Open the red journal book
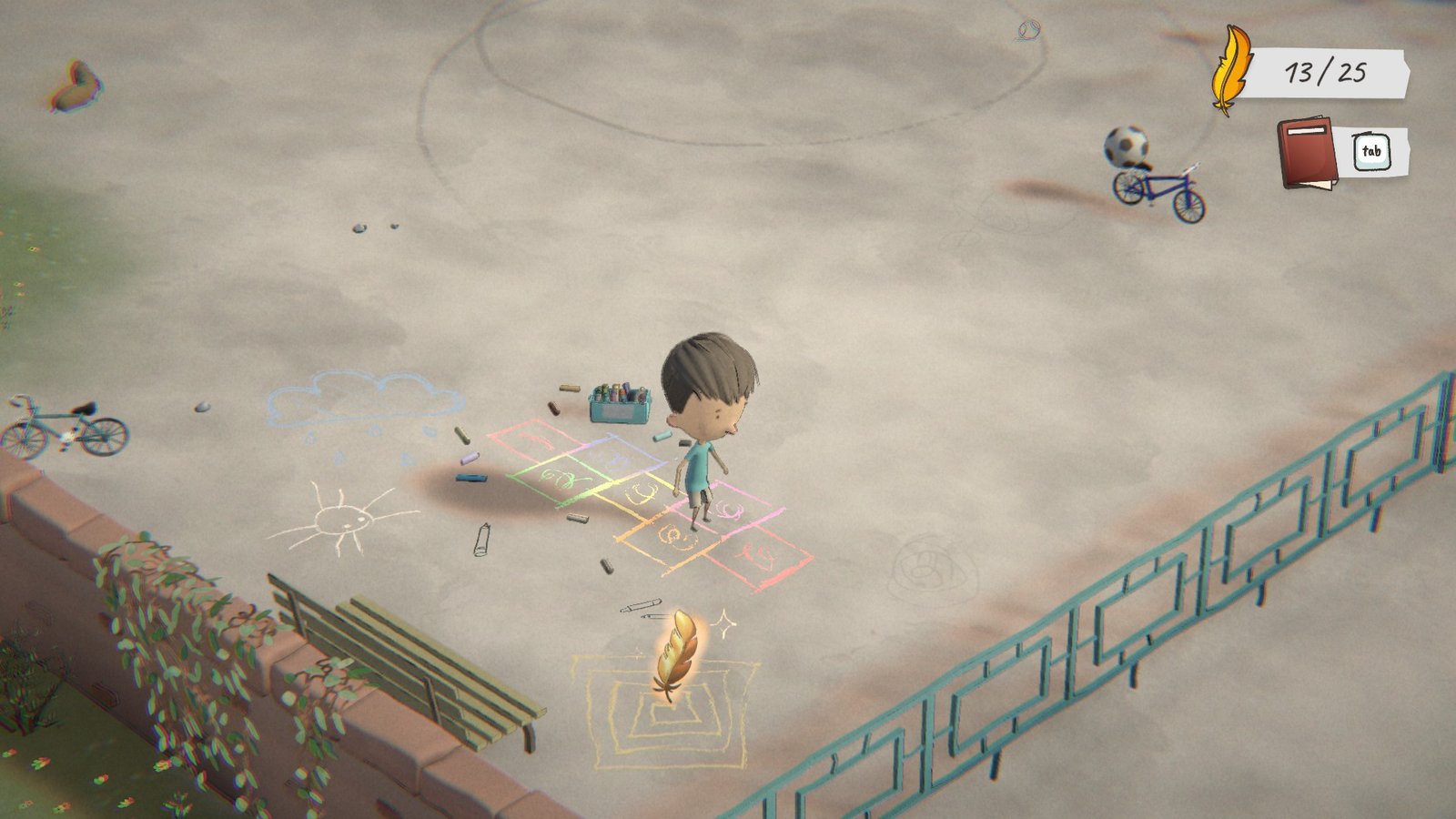This screenshot has height=819, width=1456. tap(1308, 152)
